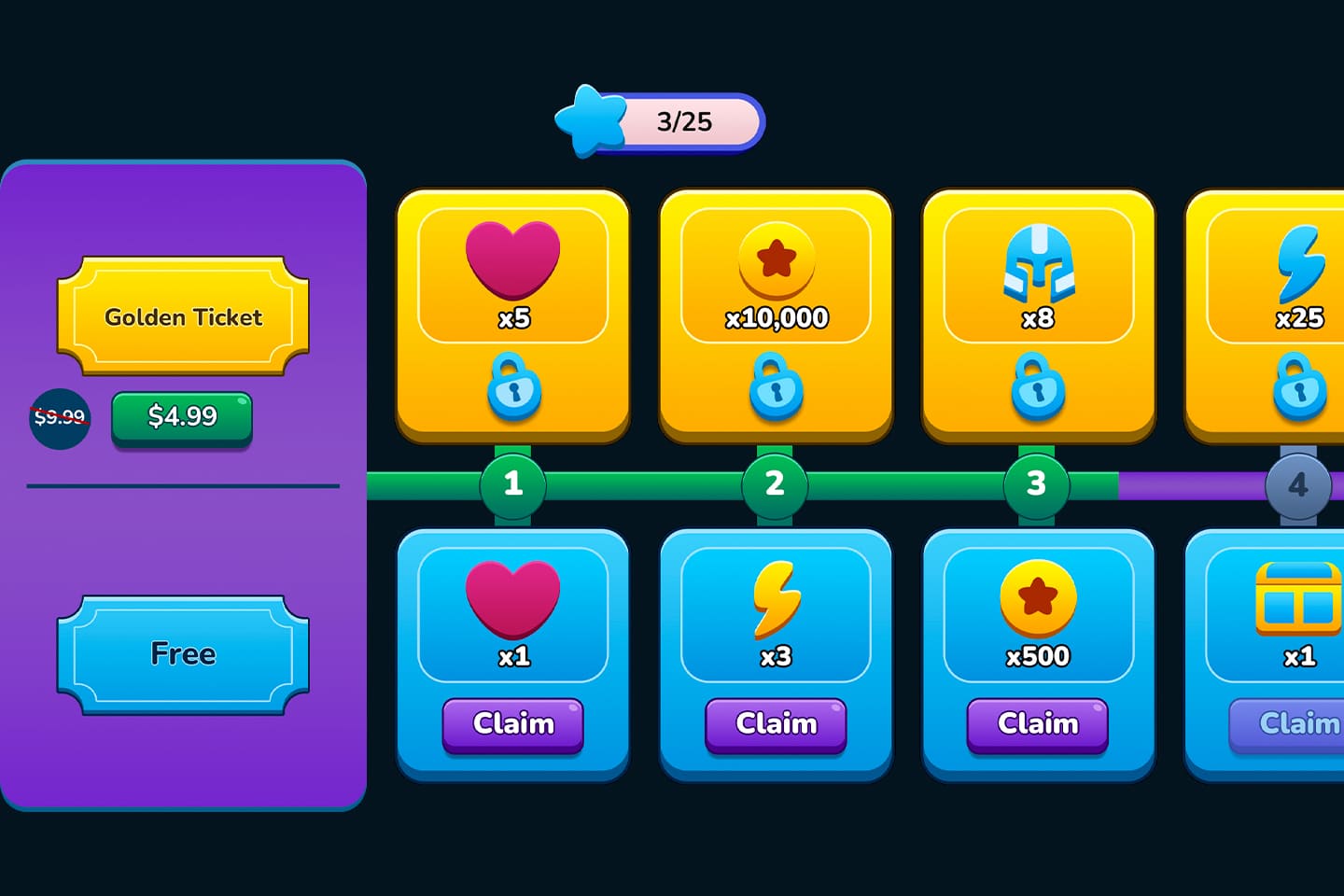Purchase the Golden Ticket for $4.99
Image resolution: width=1344 pixels, height=896 pixels.
(182, 416)
